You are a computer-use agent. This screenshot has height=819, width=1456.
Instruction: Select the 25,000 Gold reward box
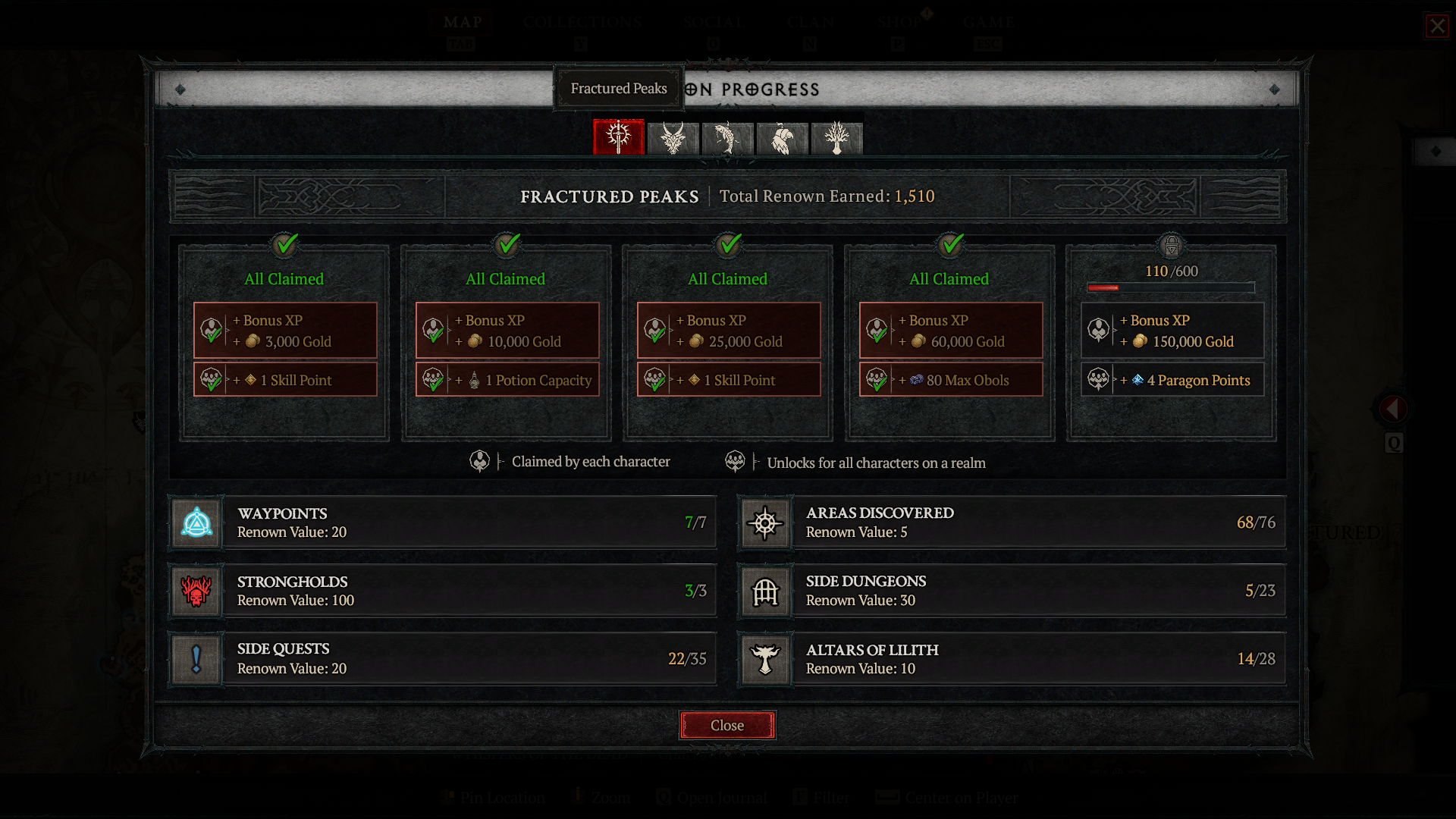tap(729, 331)
